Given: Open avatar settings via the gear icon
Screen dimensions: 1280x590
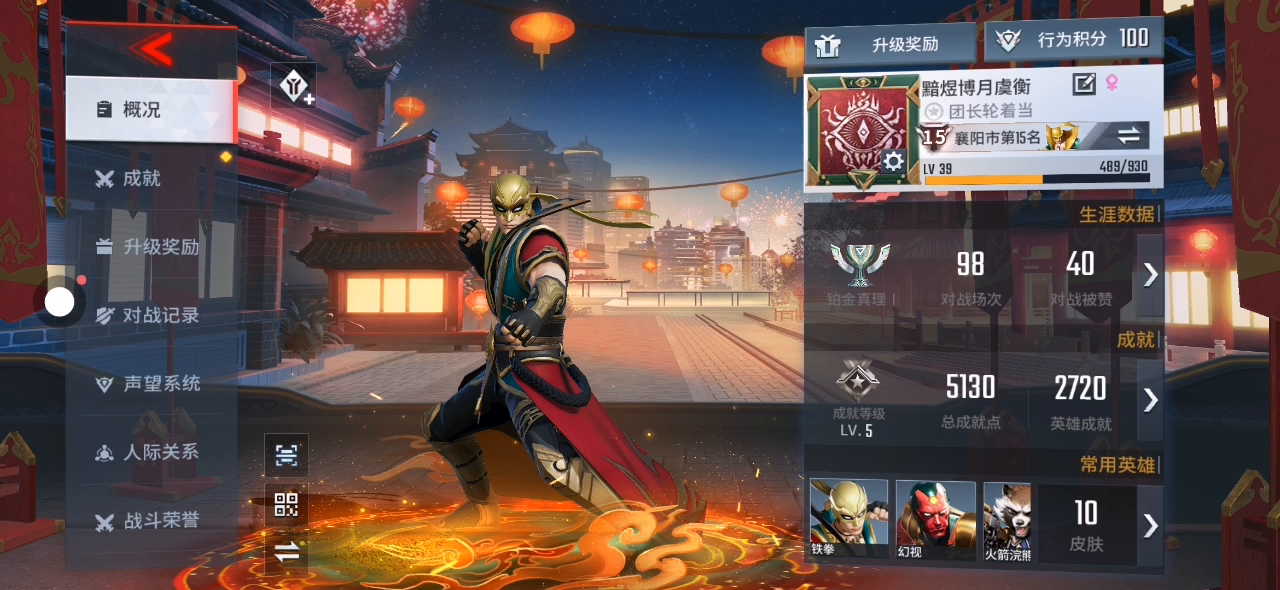Looking at the screenshot, I should 892,161.
